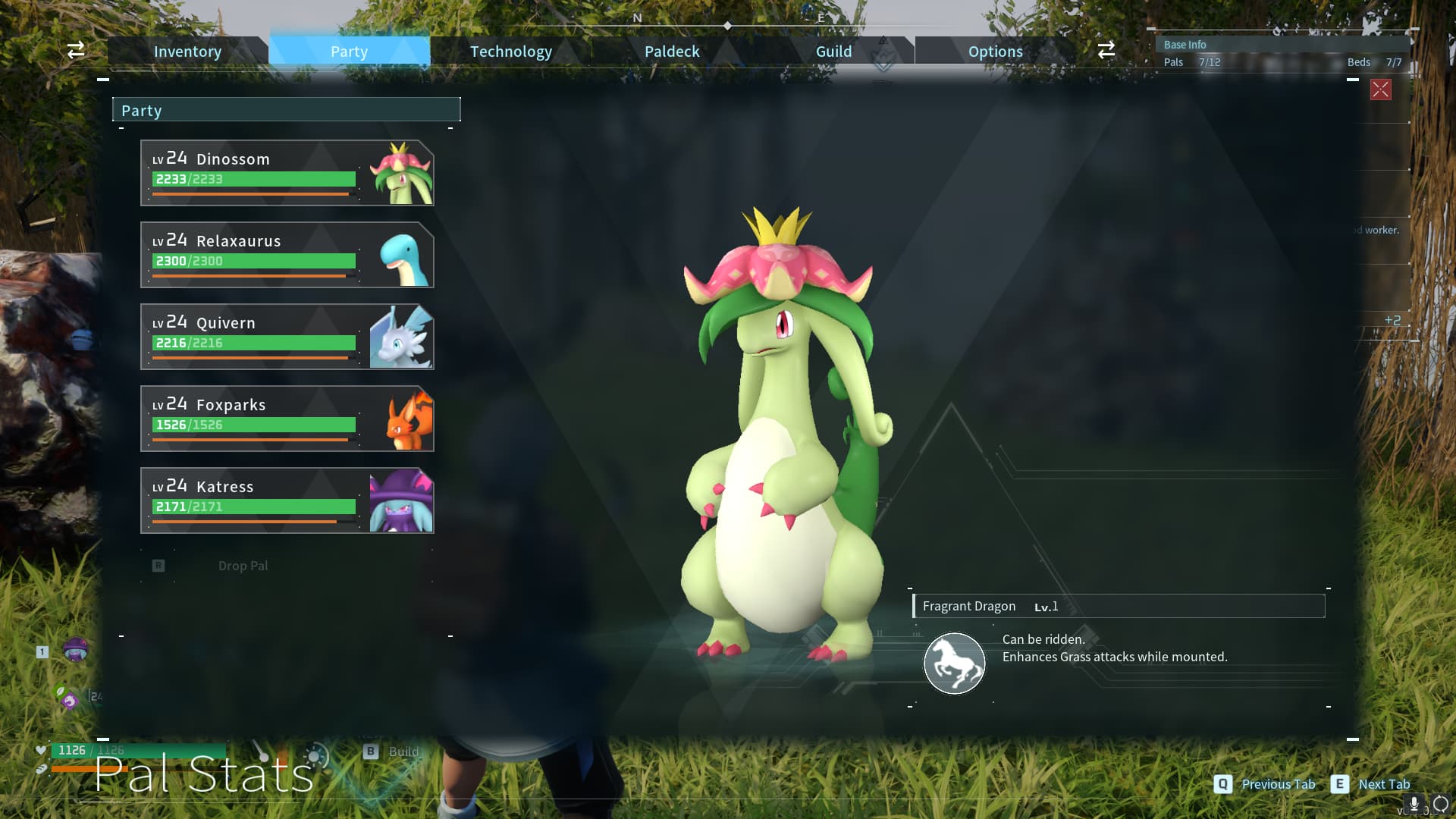Open the Guild tab

[x=833, y=52]
